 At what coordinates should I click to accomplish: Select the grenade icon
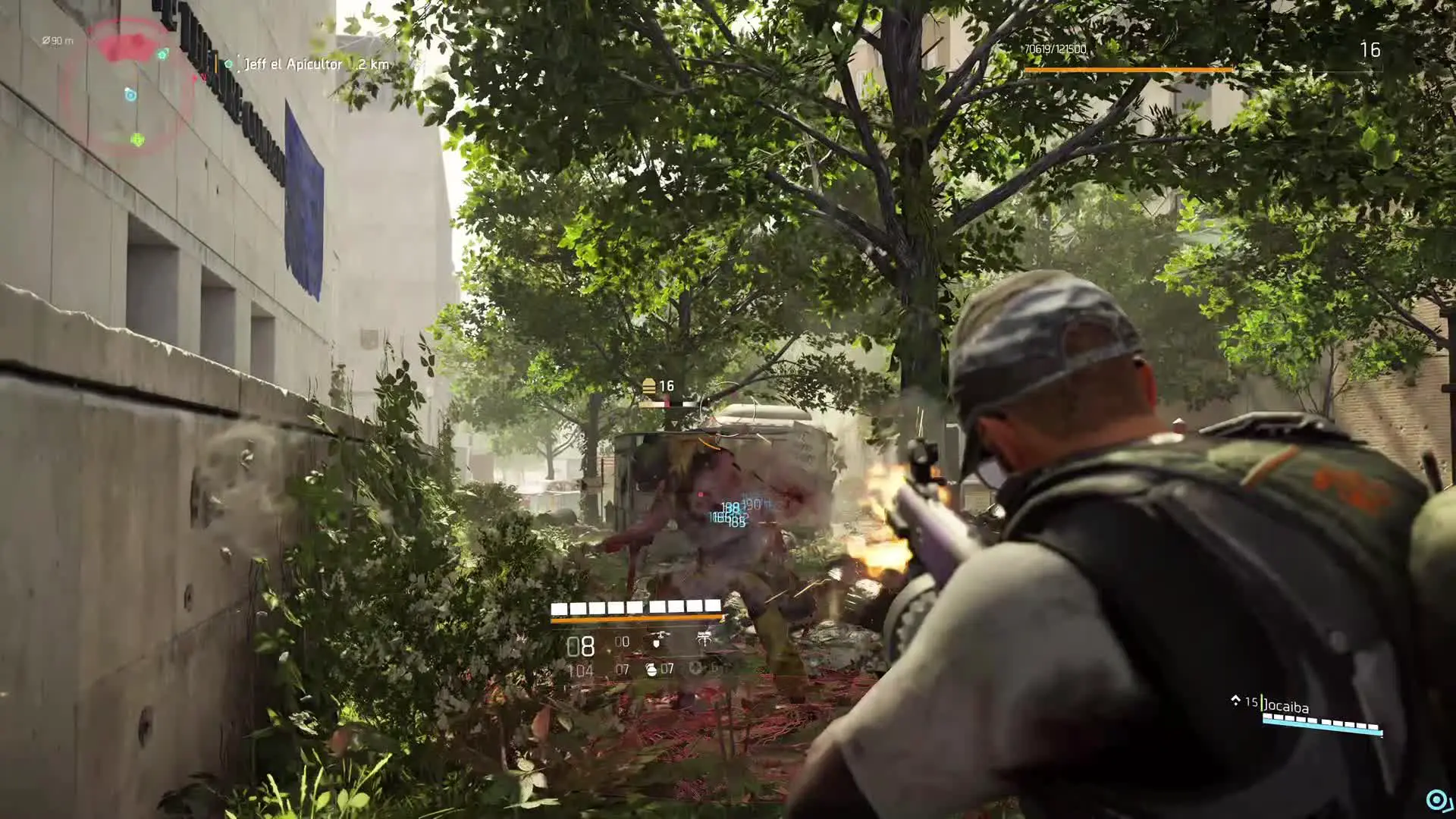pos(651,669)
